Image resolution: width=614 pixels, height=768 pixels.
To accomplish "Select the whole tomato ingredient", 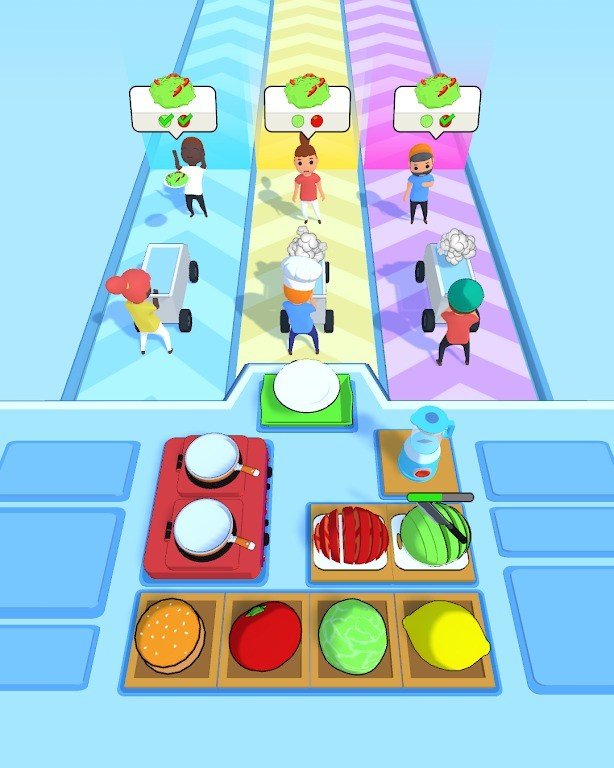I will [264, 635].
